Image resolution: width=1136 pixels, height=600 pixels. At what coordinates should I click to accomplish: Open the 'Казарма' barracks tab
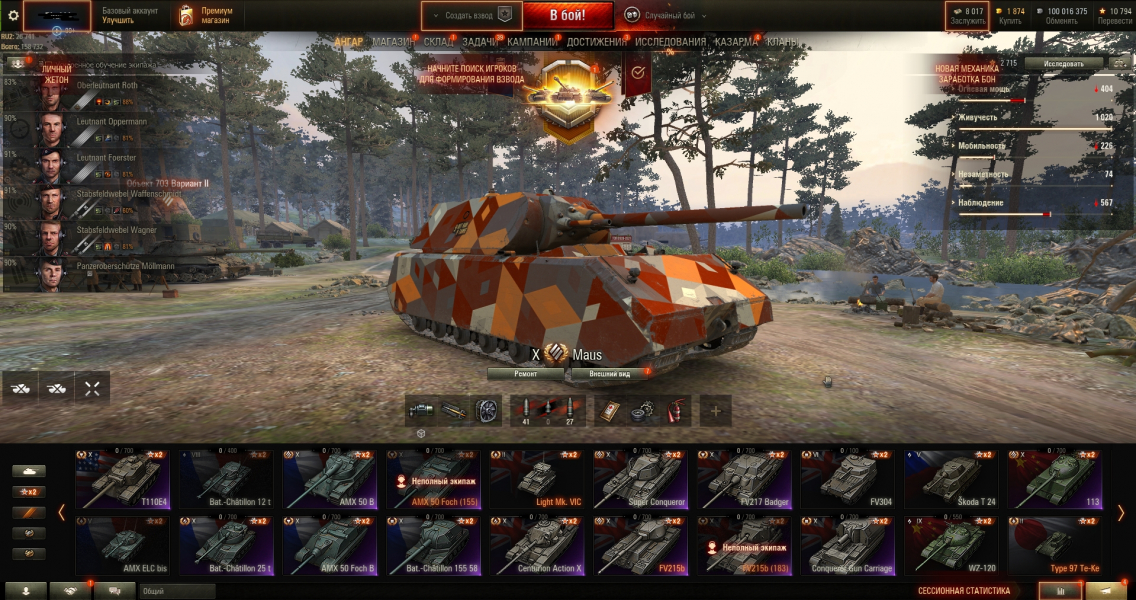coord(736,42)
